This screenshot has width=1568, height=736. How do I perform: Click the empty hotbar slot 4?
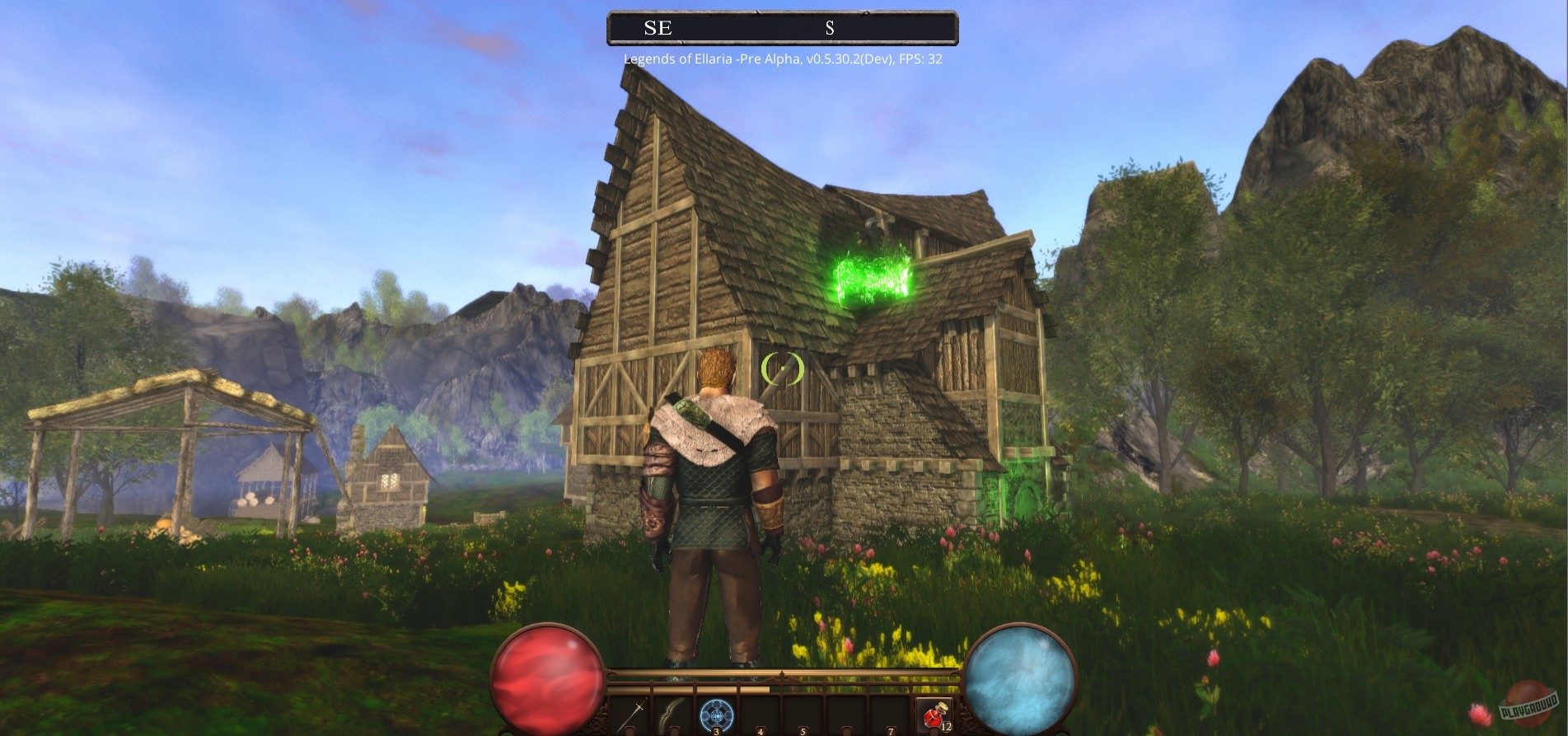click(760, 715)
